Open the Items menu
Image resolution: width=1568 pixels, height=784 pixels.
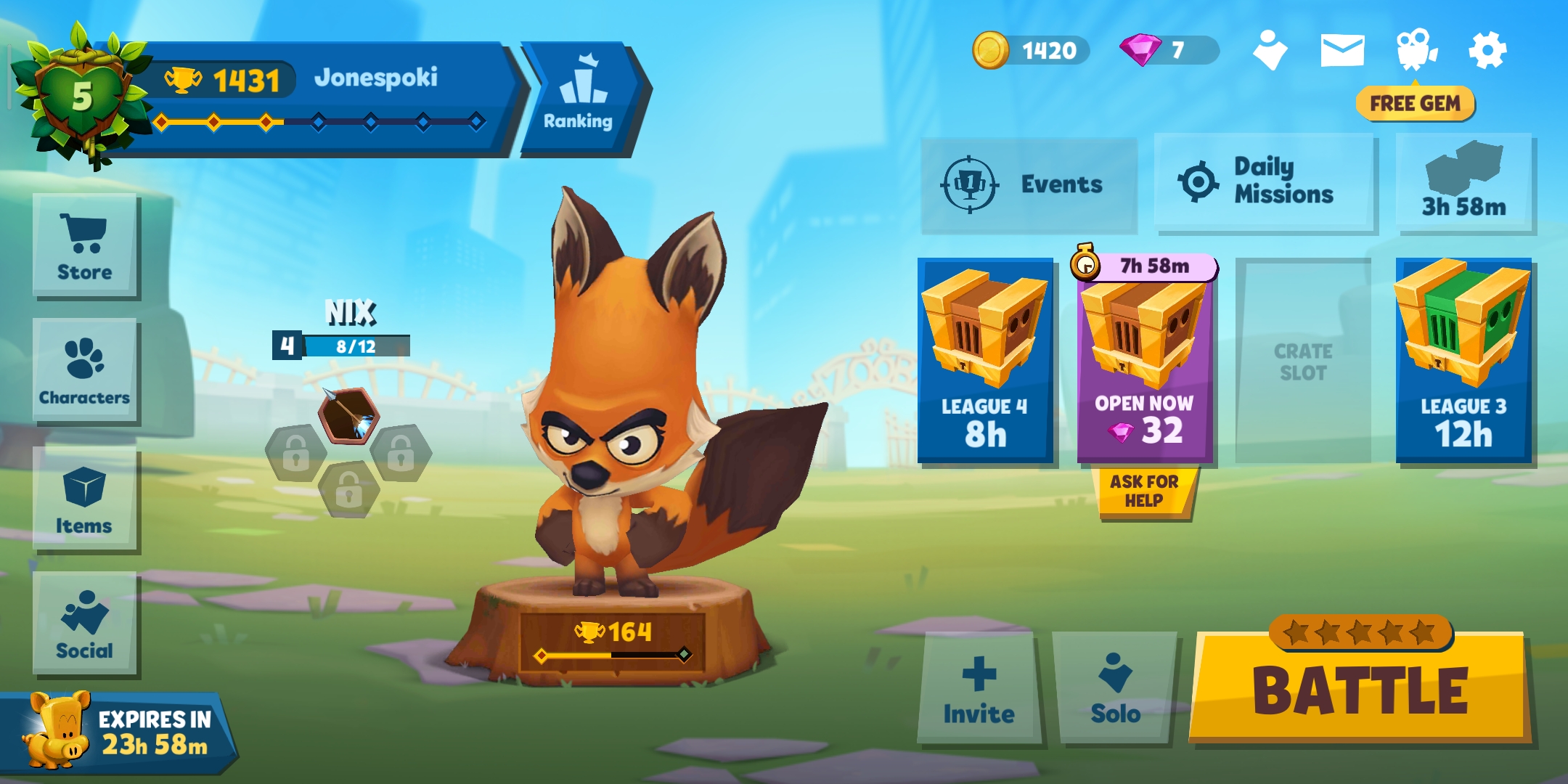[85, 500]
